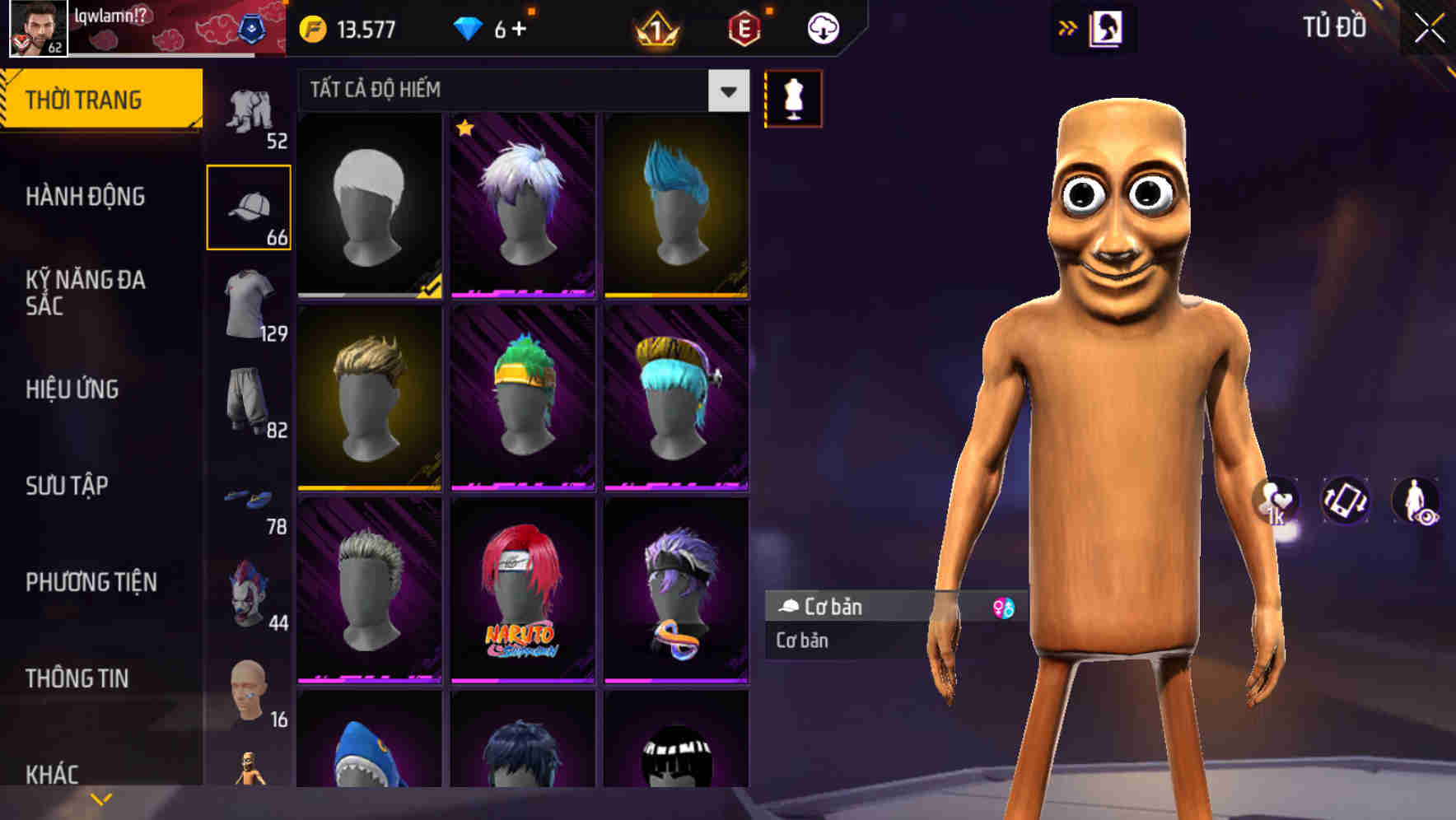
Task: Click the mannequin try-on icon
Action: pos(793,99)
